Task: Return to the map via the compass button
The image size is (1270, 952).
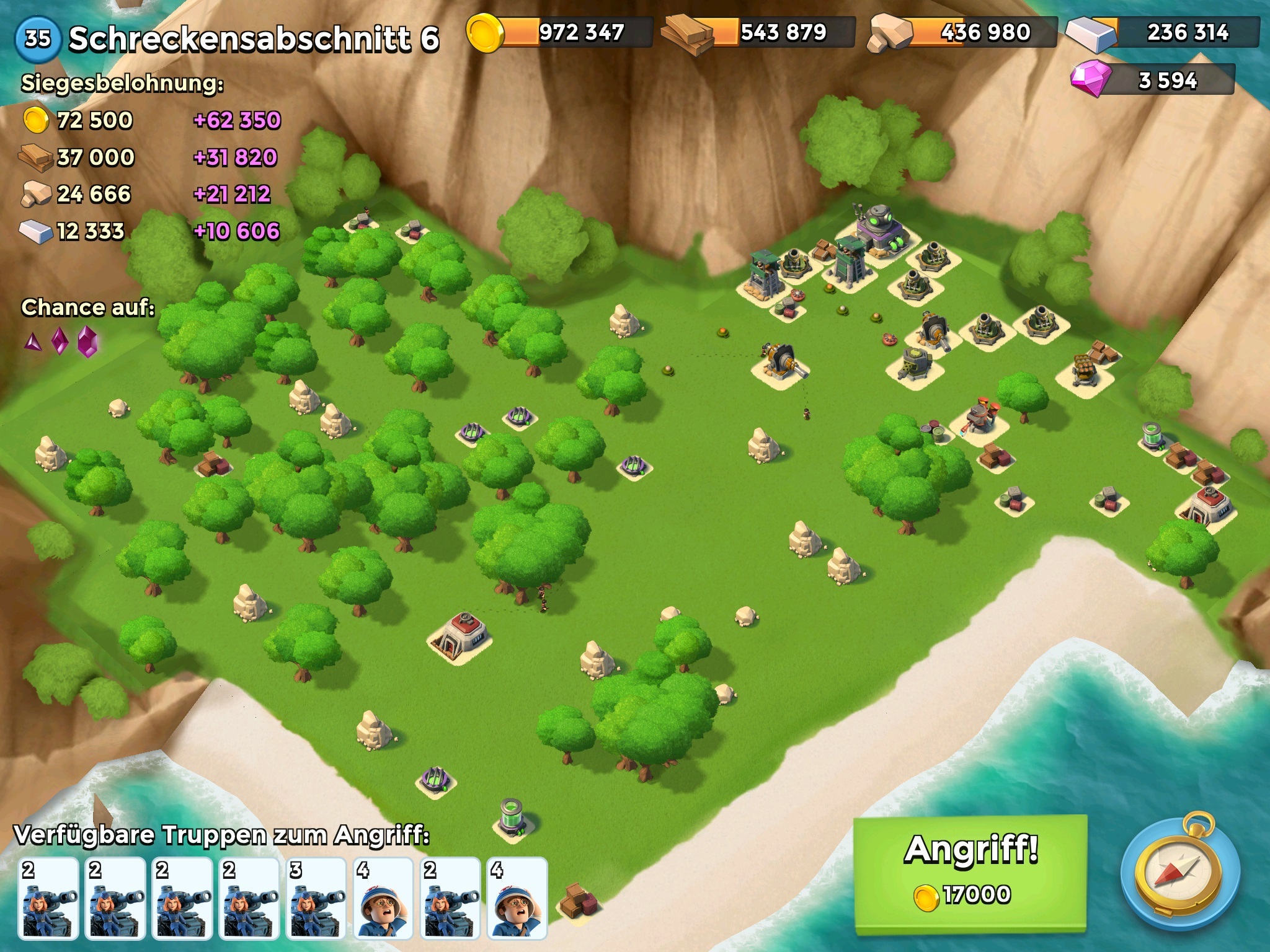Action: pos(1179,873)
